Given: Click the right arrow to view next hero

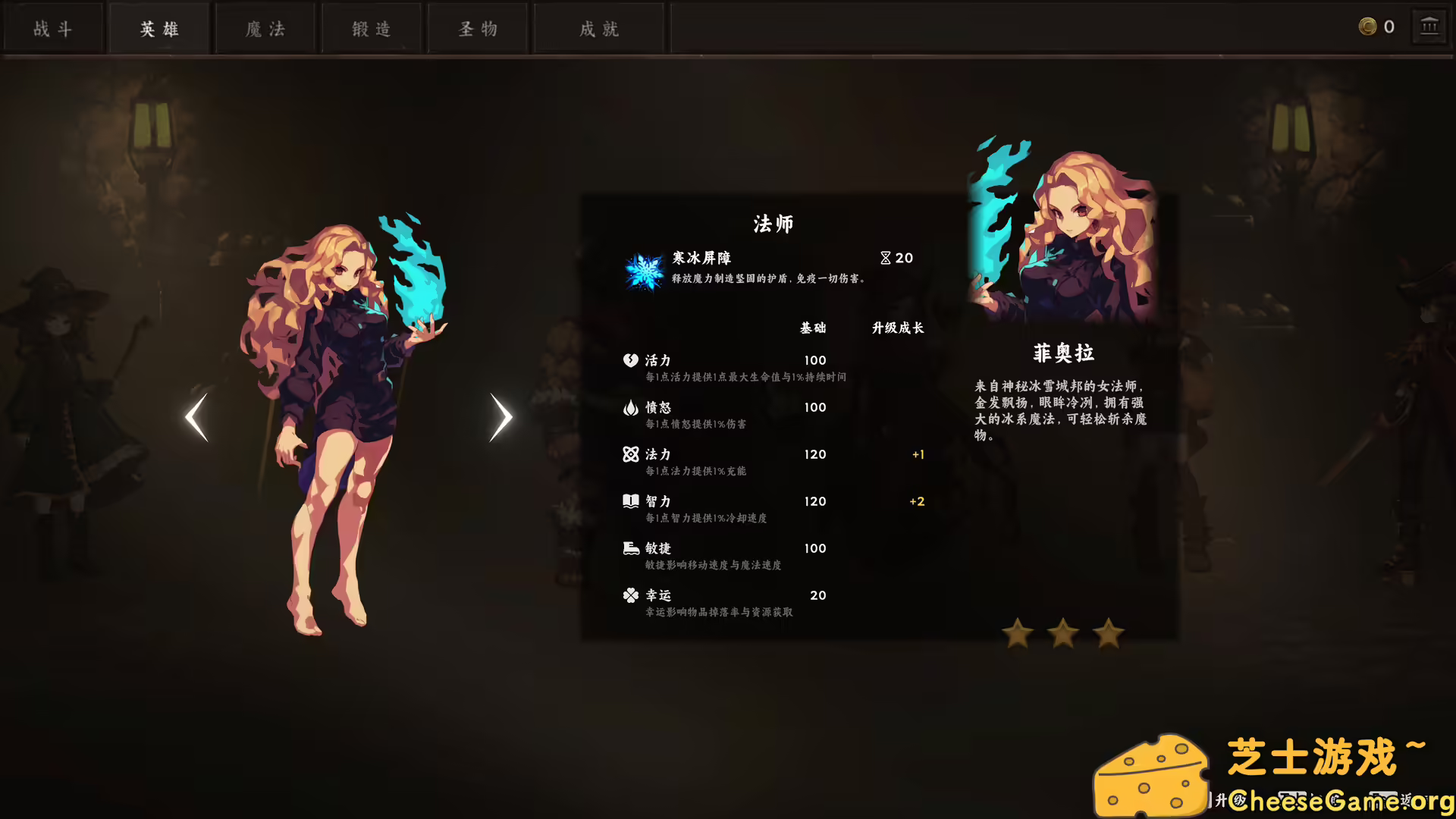Looking at the screenshot, I should point(500,416).
